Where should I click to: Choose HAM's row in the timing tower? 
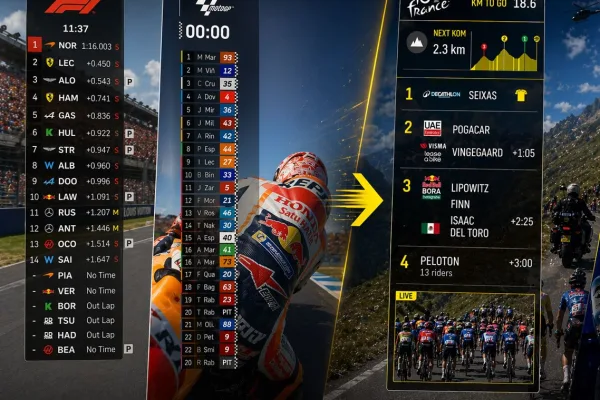click(x=75, y=97)
